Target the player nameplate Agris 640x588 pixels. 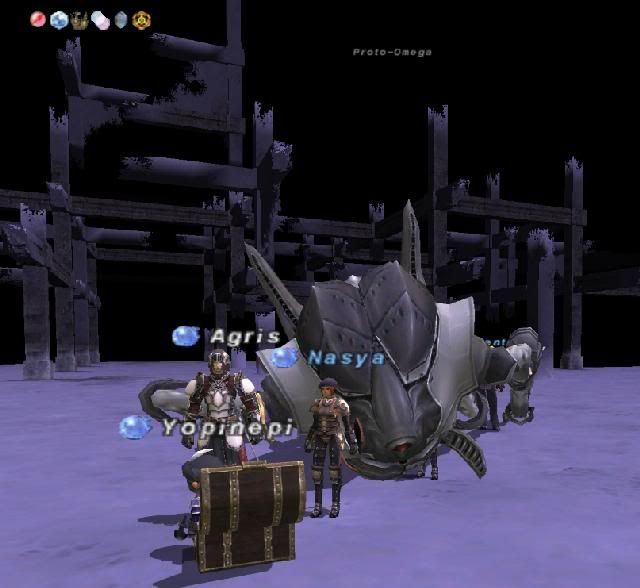[x=245, y=337]
